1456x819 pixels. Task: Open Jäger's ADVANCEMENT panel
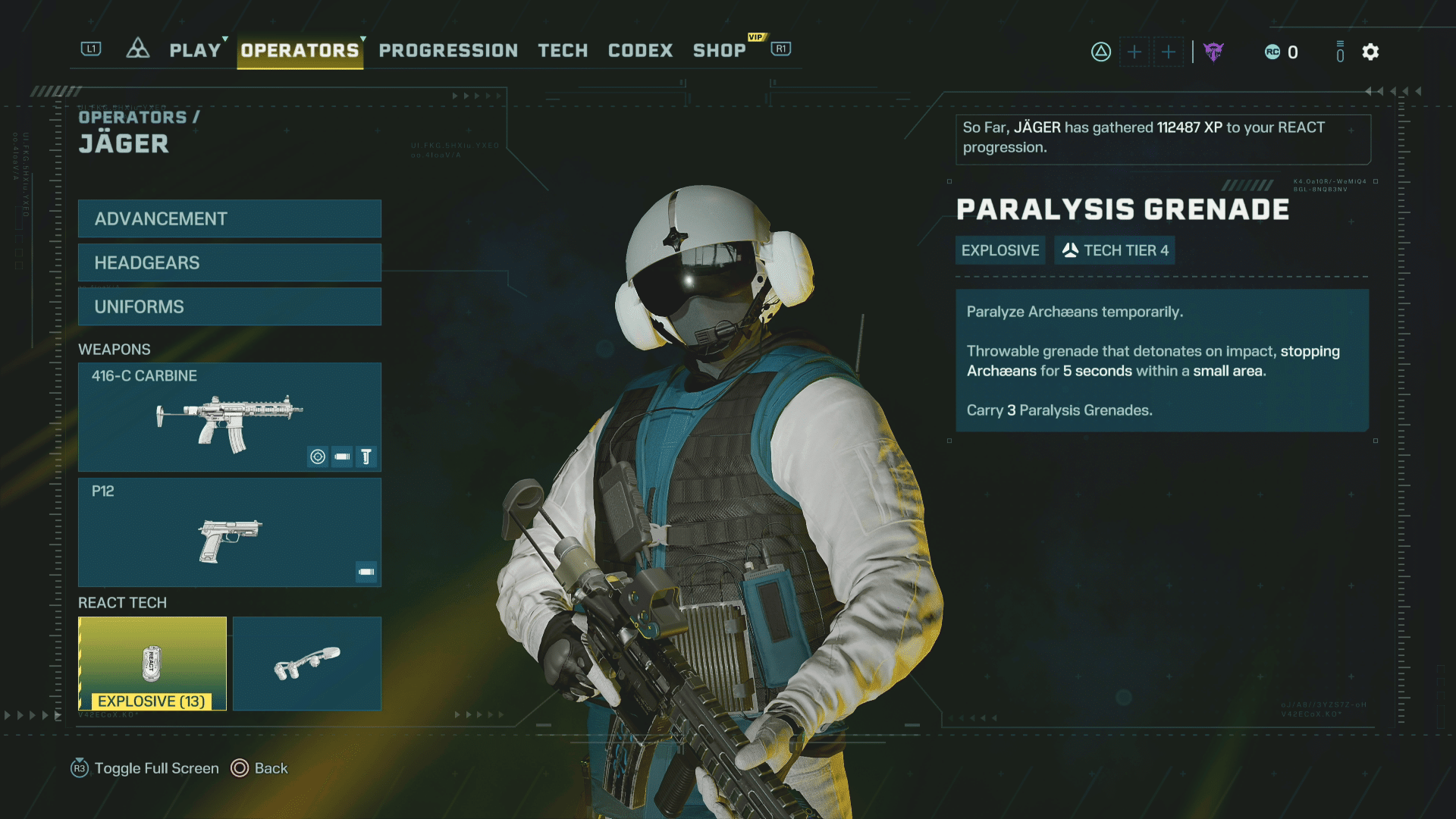click(x=229, y=218)
